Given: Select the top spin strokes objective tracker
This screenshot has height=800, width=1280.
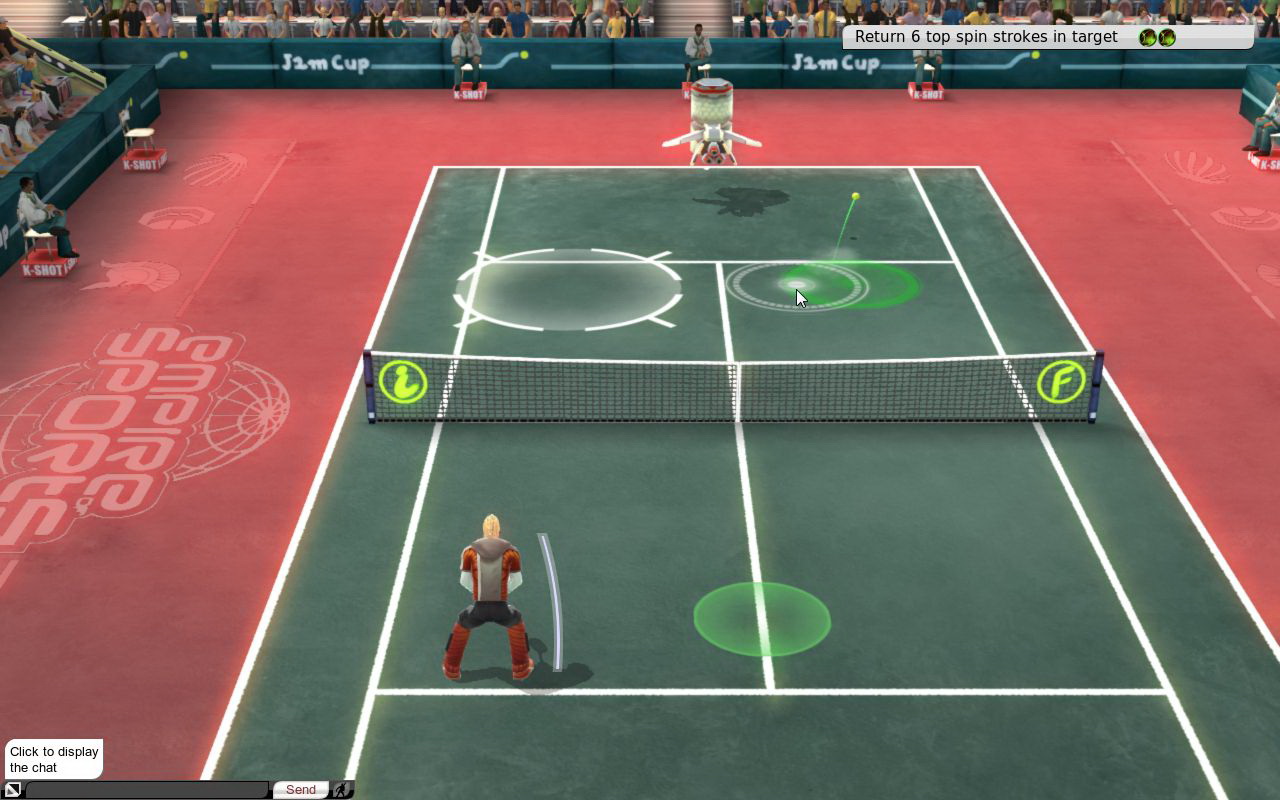Looking at the screenshot, I should tap(1046, 37).
